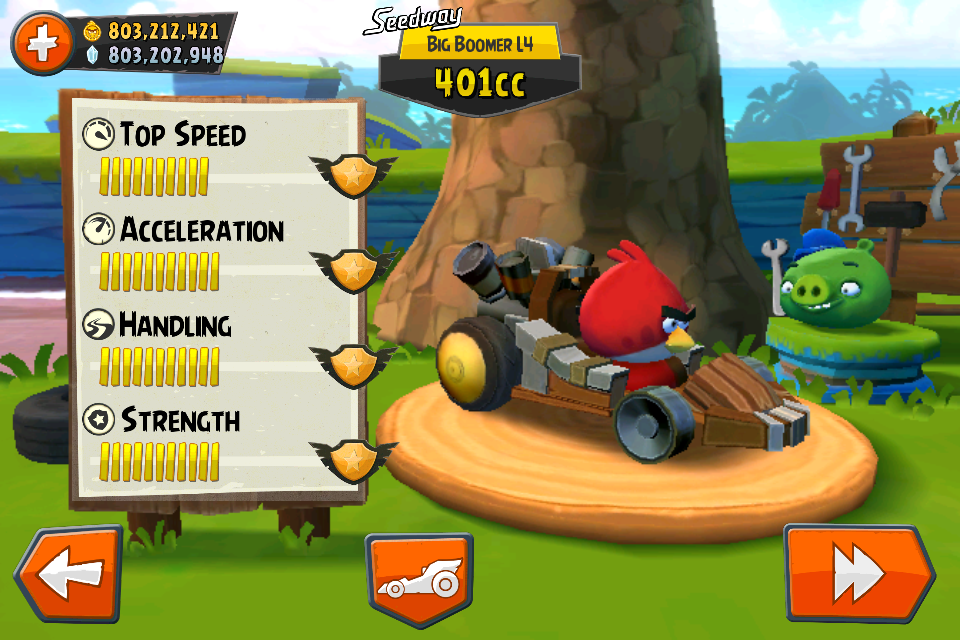The height and width of the screenshot is (640, 960).
Task: Select the Handling upgrade star badge
Action: click(x=352, y=363)
